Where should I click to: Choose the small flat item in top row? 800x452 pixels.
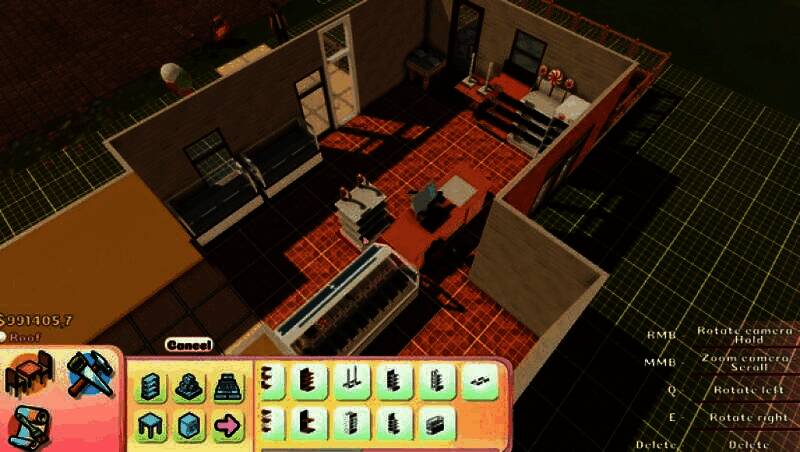[x=481, y=381]
